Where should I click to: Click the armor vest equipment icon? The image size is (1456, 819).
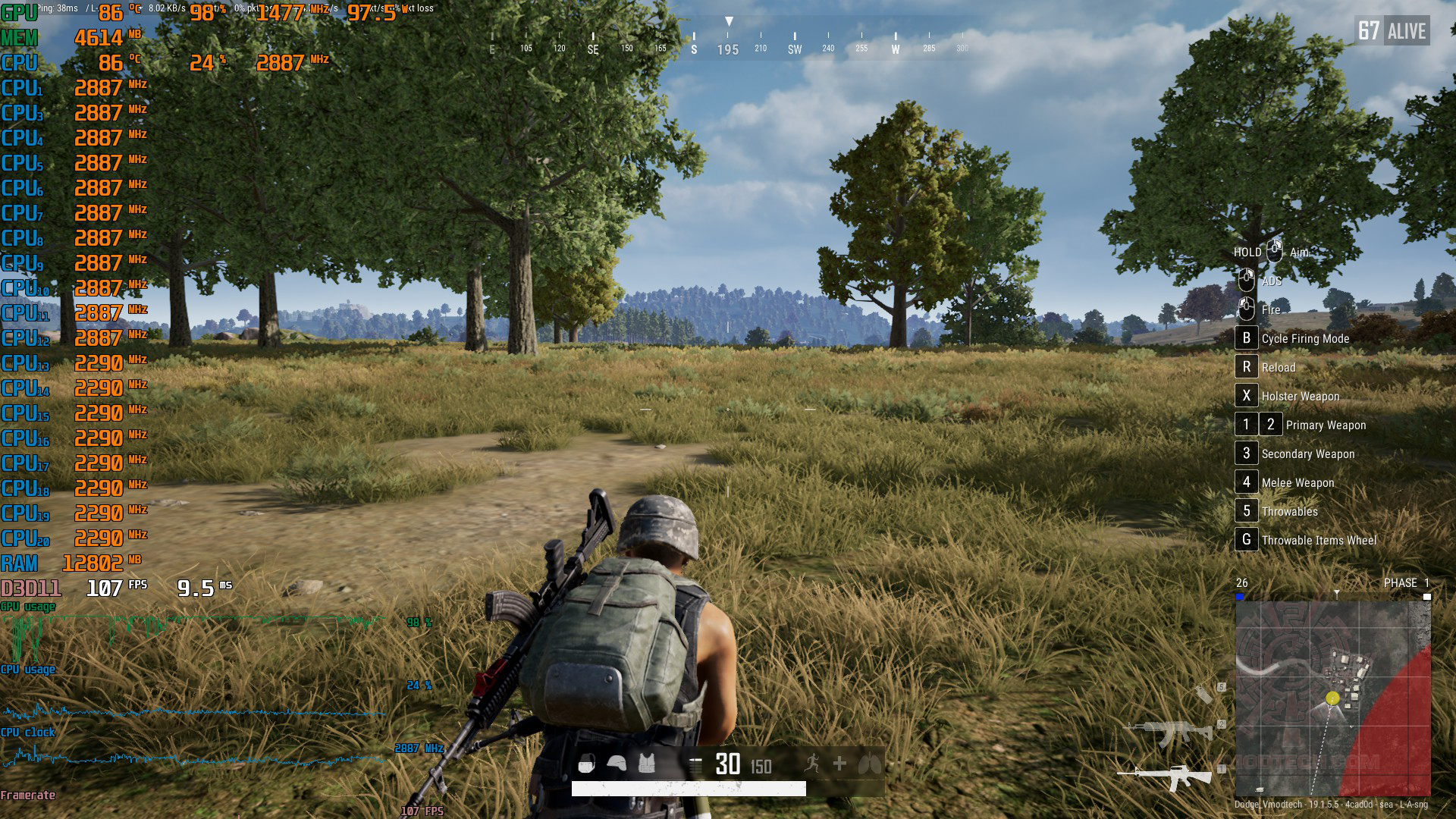click(646, 764)
